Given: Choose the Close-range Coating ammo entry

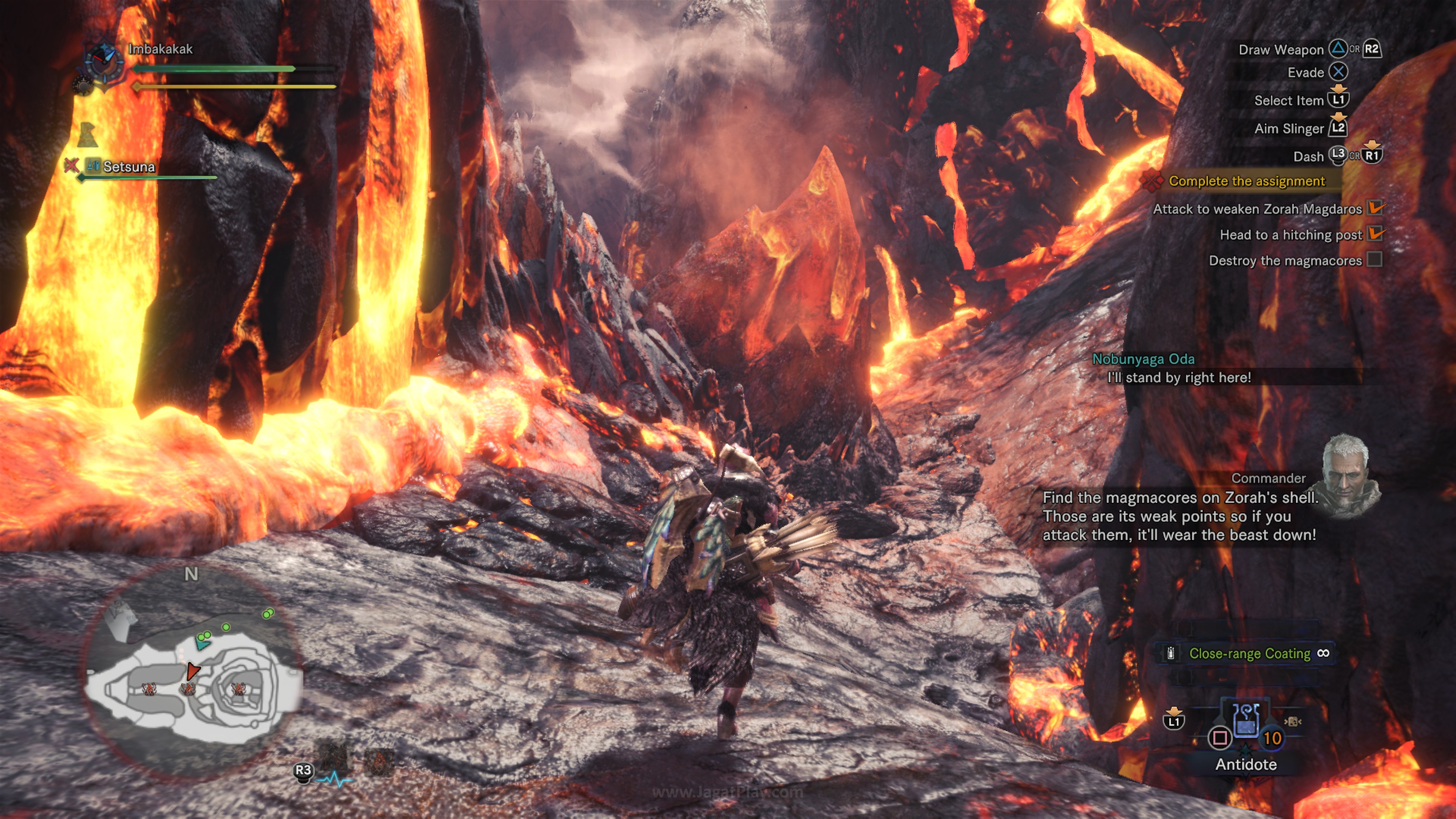Looking at the screenshot, I should point(1249,653).
